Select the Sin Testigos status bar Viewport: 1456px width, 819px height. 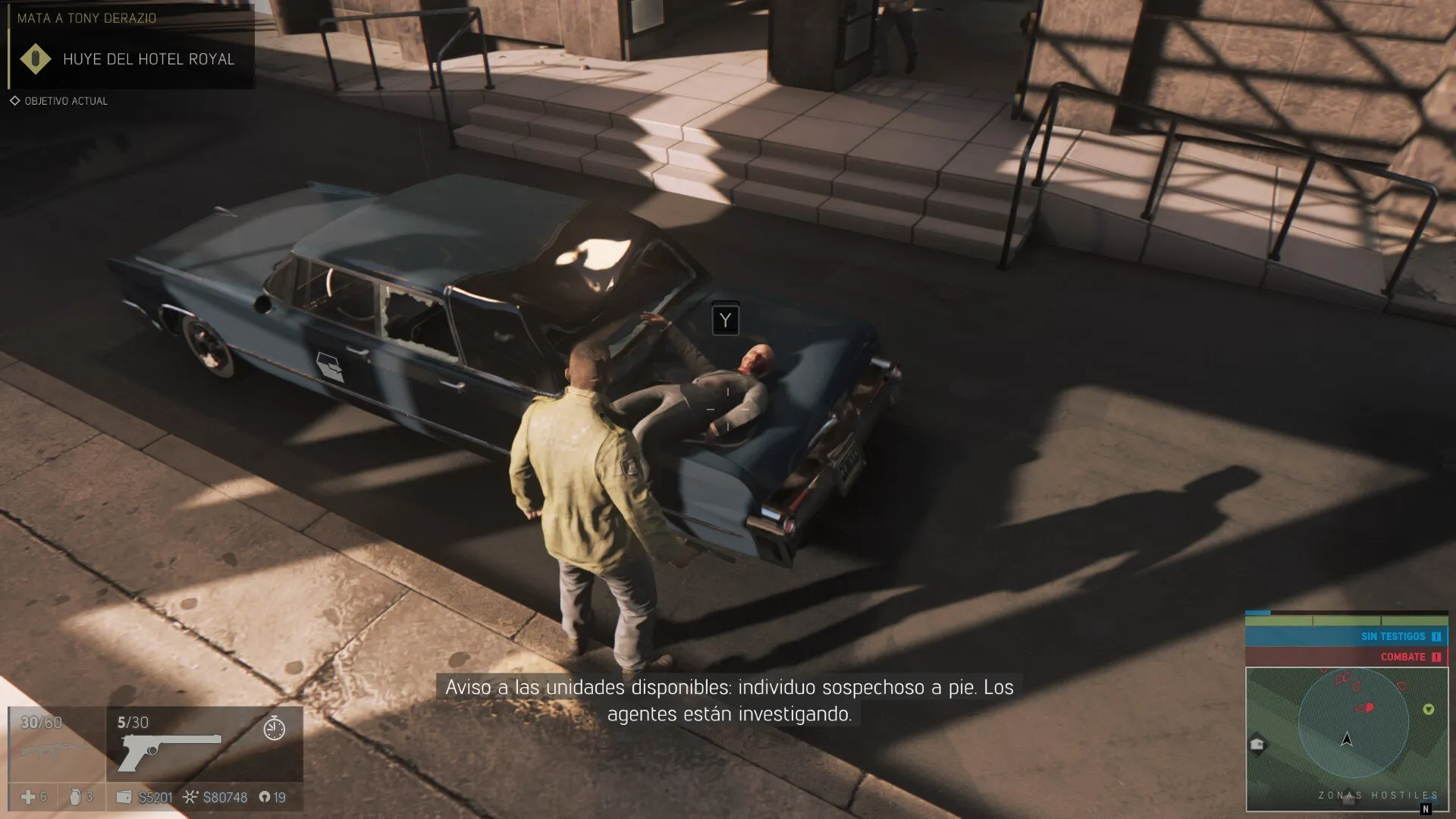pos(1346,636)
